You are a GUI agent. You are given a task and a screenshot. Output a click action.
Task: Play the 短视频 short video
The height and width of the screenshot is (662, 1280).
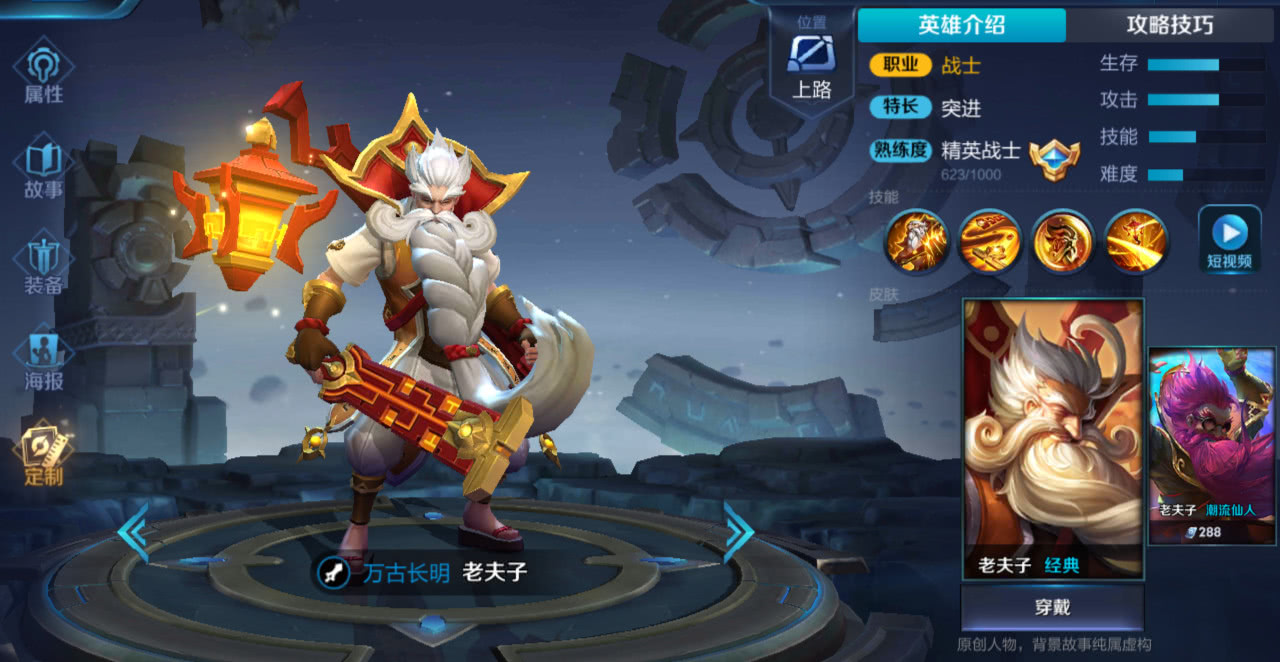click(x=1229, y=240)
